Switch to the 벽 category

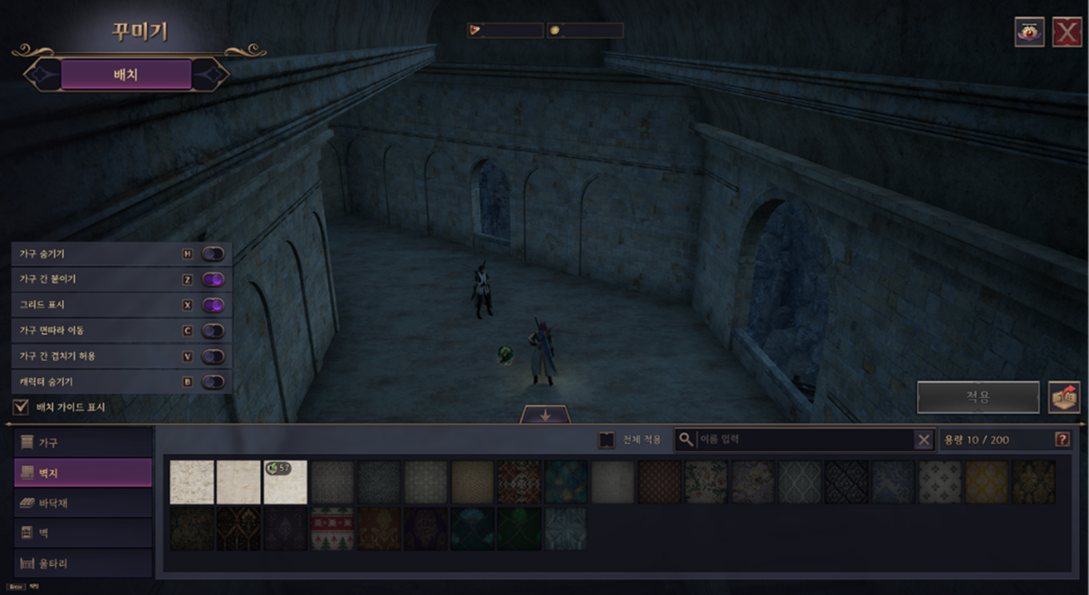tap(83, 533)
